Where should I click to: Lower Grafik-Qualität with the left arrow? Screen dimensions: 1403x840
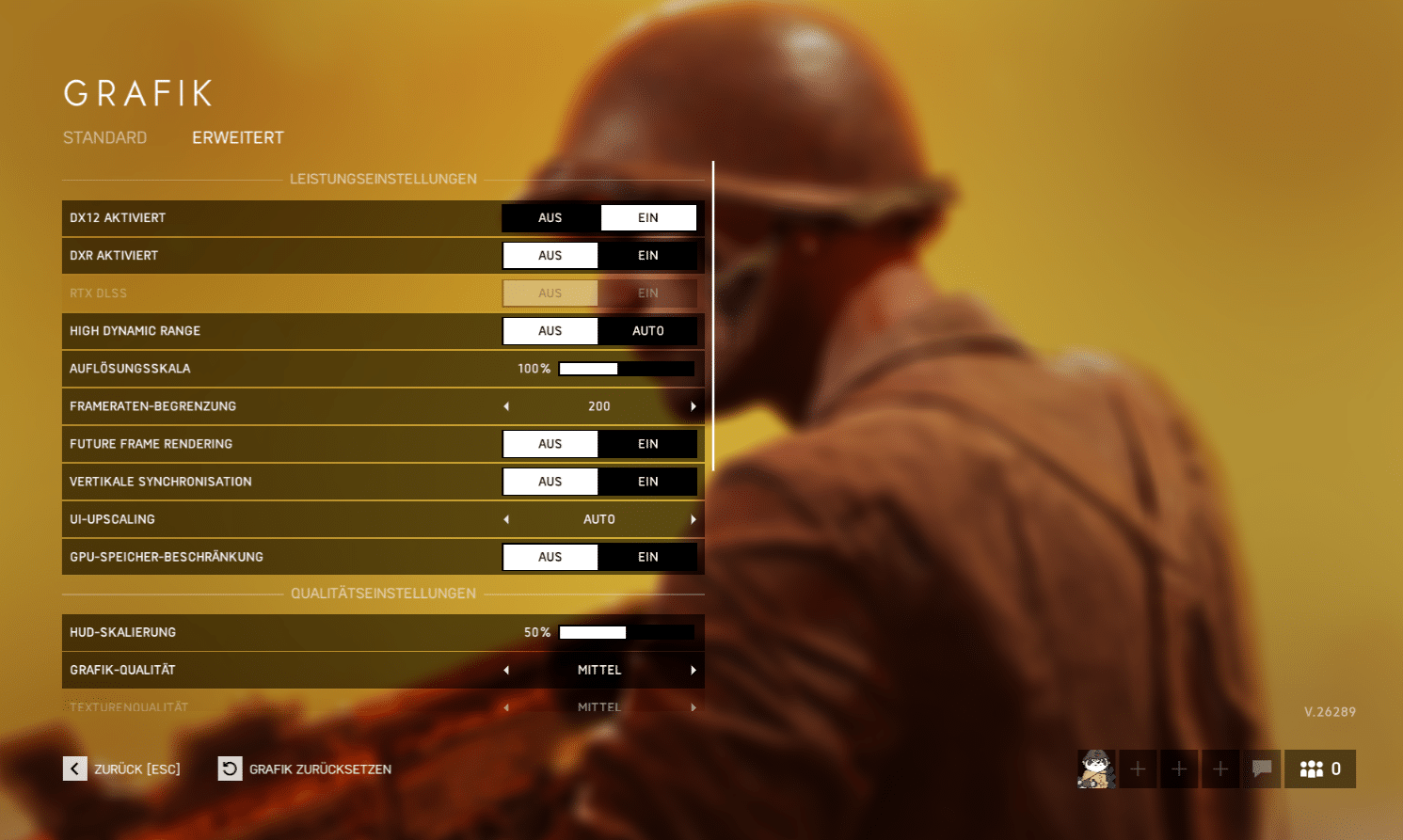pos(506,670)
